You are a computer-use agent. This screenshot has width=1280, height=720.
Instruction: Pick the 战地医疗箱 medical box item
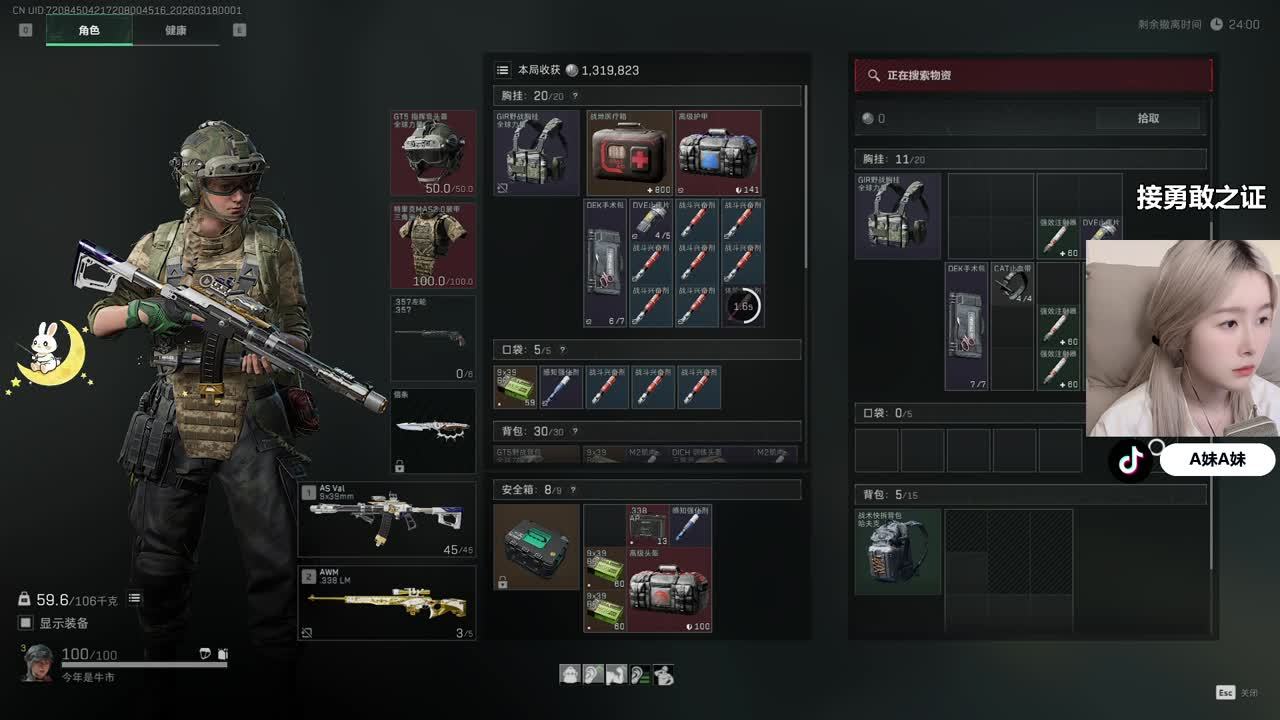tap(629, 153)
